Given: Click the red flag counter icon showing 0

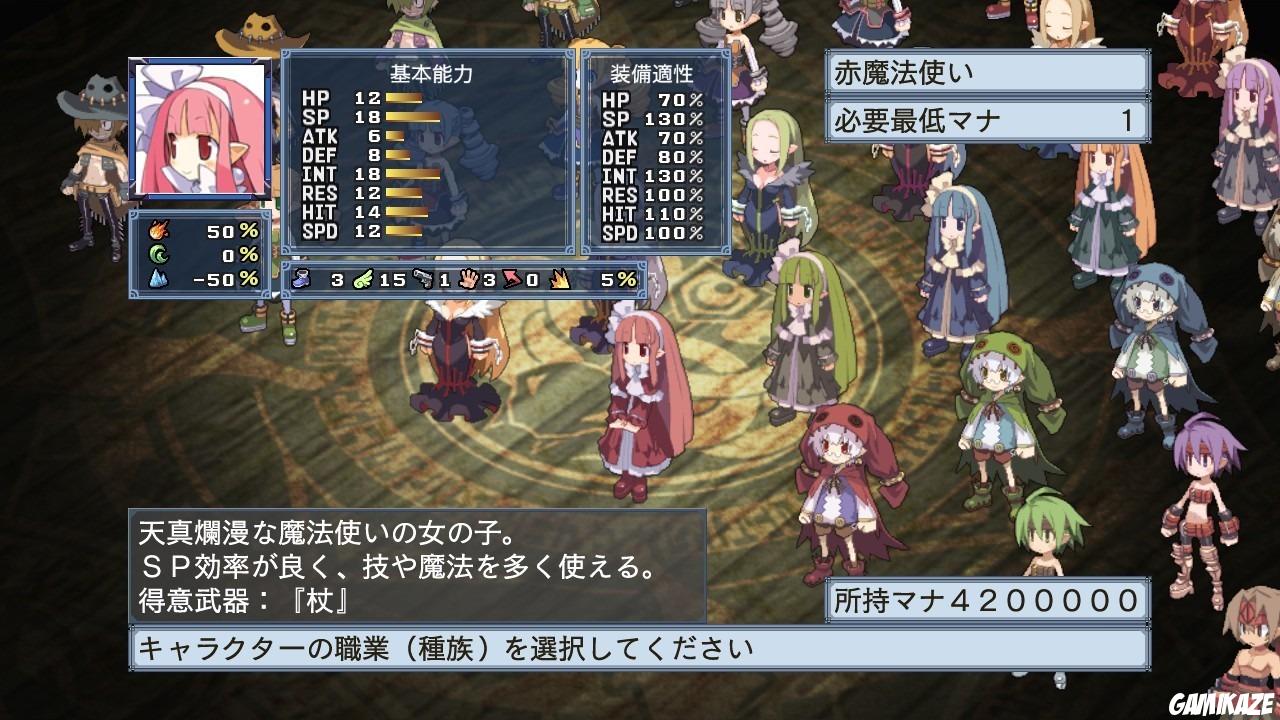Looking at the screenshot, I should pyautogui.click(x=512, y=280).
